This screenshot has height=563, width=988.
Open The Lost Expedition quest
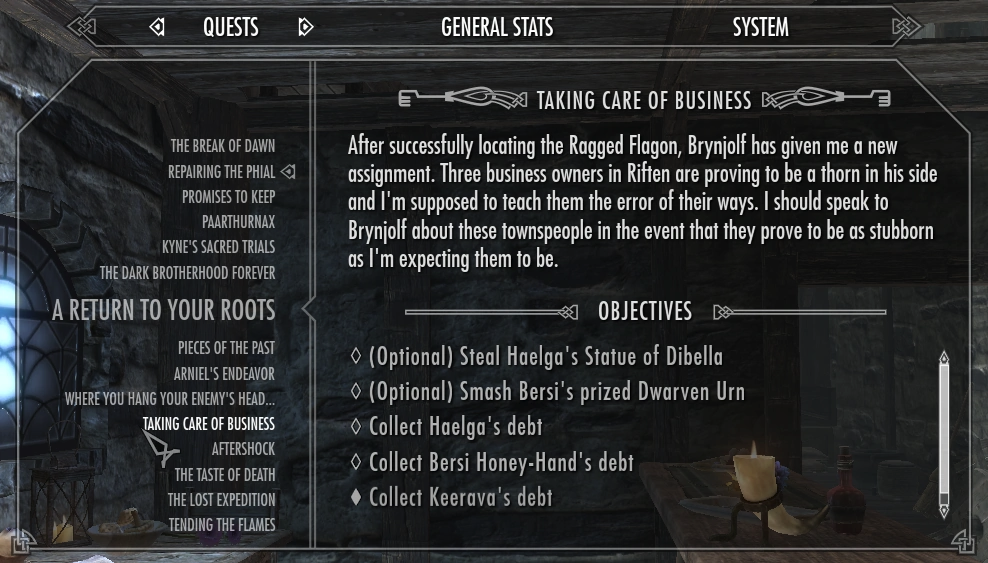[221, 500]
